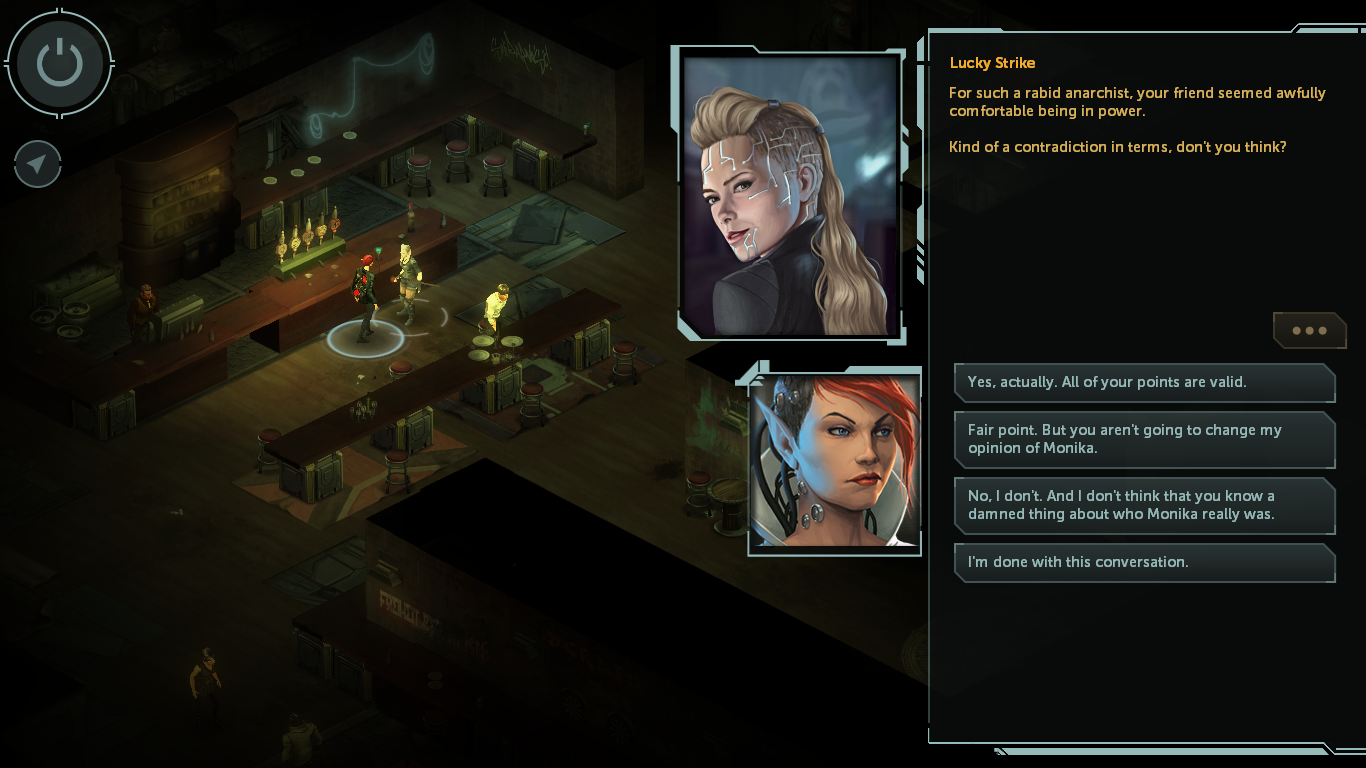Screen dimensions: 1366x768
Task: Click the three-dots dialogue history button
Action: point(1309,330)
